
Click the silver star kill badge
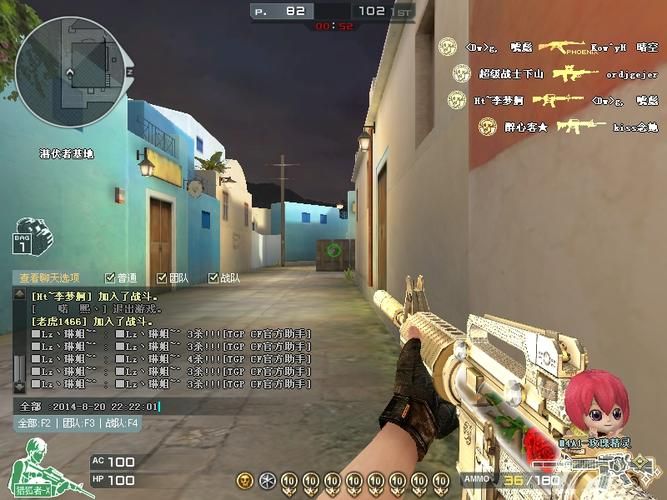click(267, 480)
